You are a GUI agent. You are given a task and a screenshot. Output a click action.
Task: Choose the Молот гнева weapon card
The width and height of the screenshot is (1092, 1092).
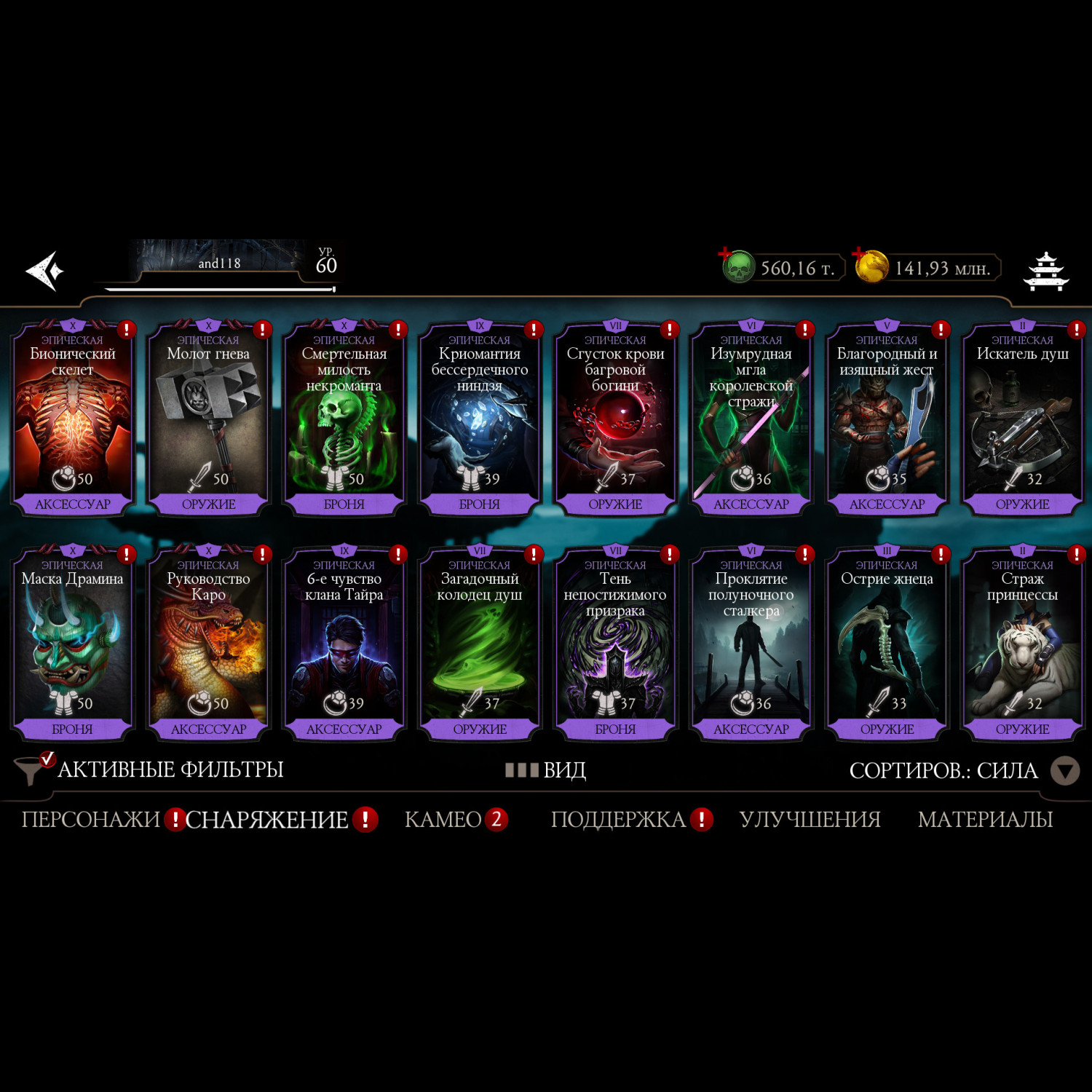208,419
